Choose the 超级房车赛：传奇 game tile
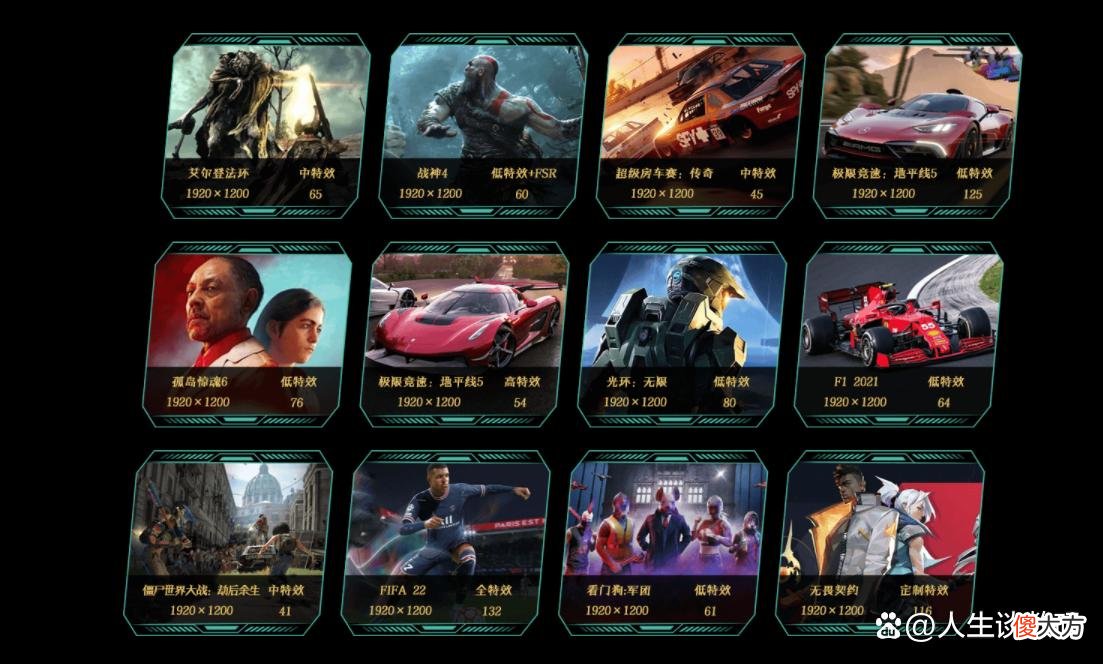This screenshot has height=664, width=1103. 700,125
